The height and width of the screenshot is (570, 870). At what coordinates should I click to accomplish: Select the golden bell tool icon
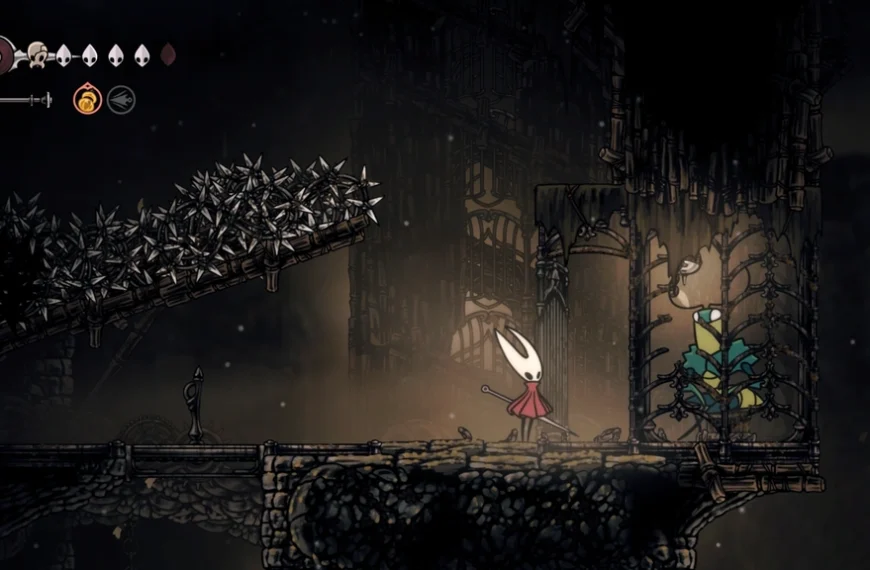coord(87,100)
